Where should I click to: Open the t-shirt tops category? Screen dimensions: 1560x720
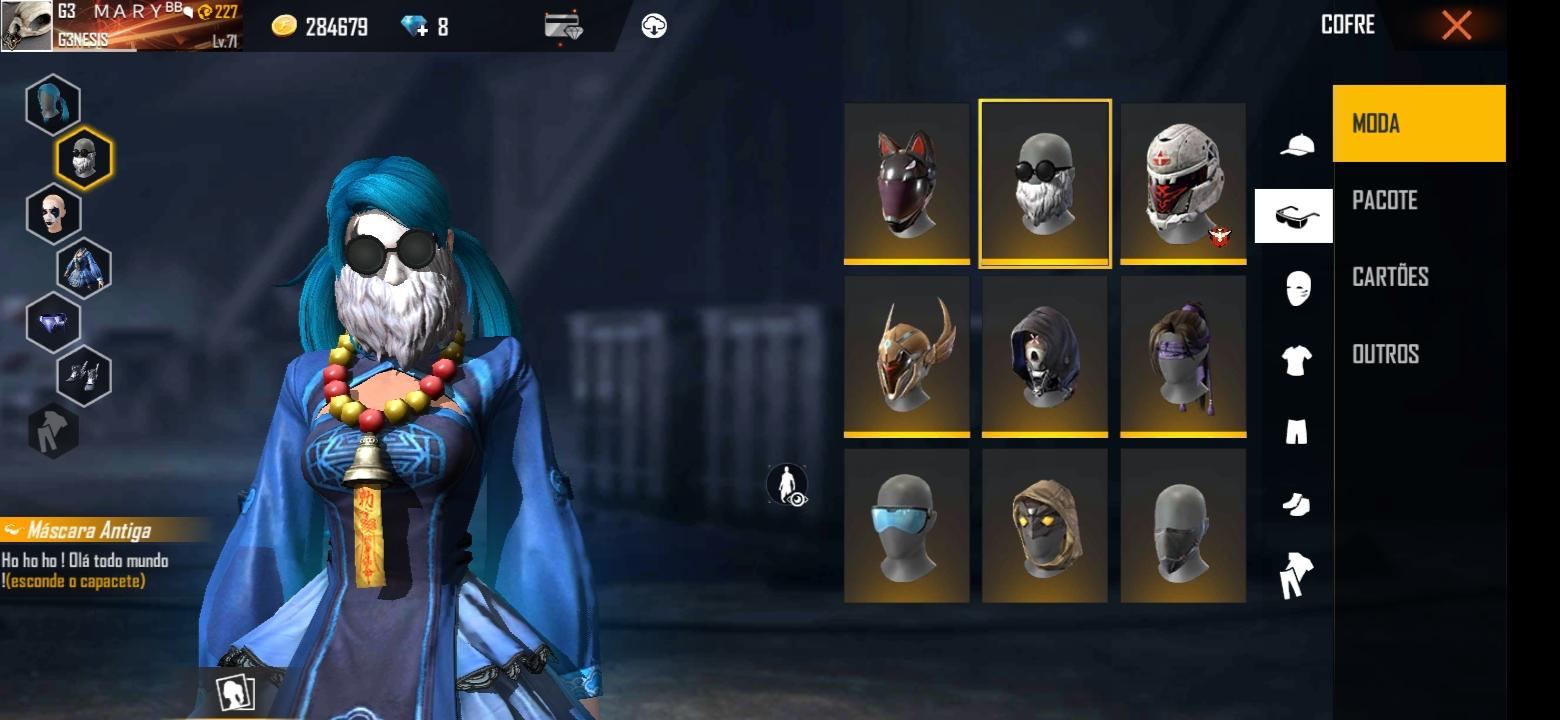[x=1296, y=360]
